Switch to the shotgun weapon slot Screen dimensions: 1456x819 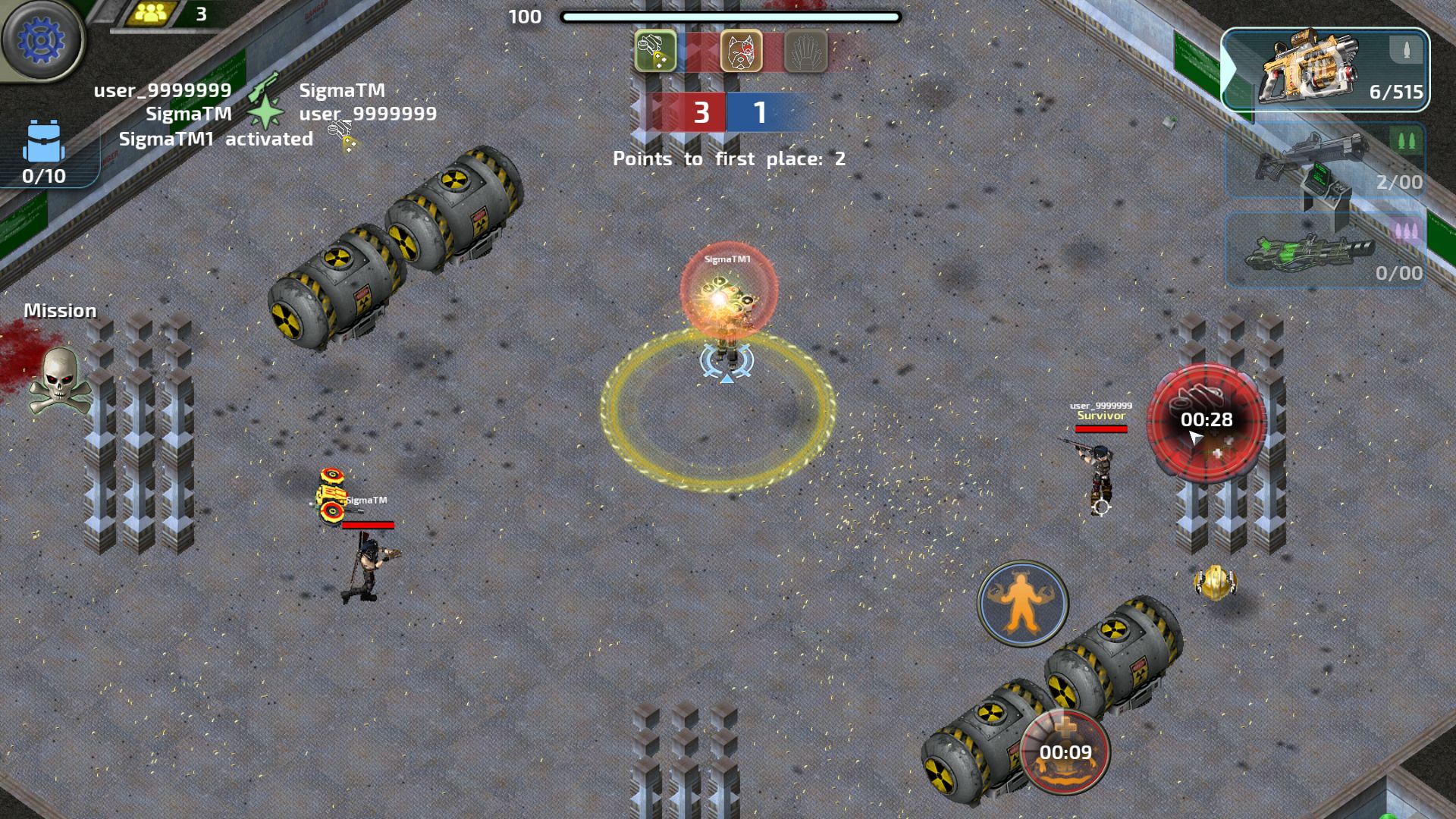click(1325, 161)
